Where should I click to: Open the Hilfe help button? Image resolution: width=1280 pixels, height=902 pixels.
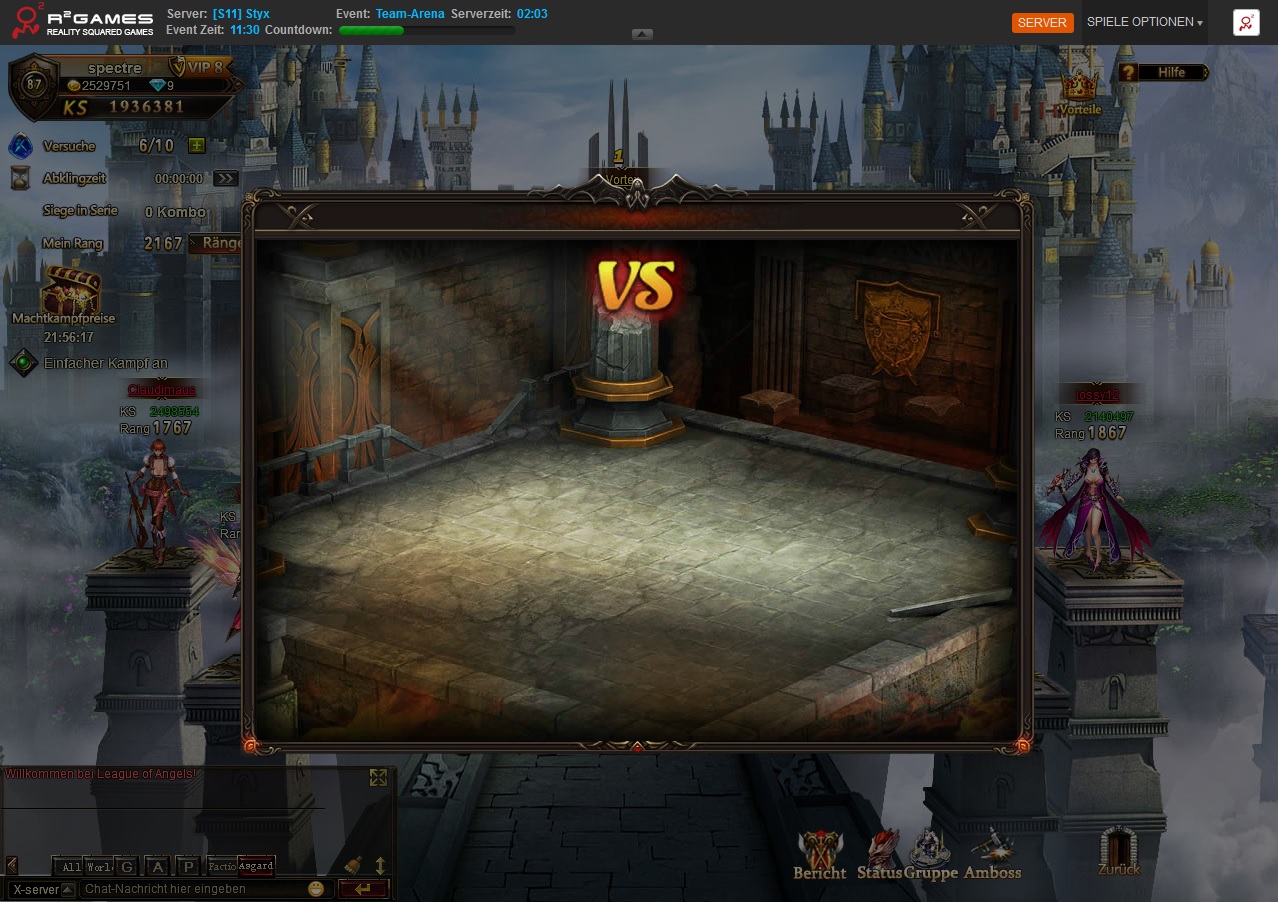tap(1163, 72)
